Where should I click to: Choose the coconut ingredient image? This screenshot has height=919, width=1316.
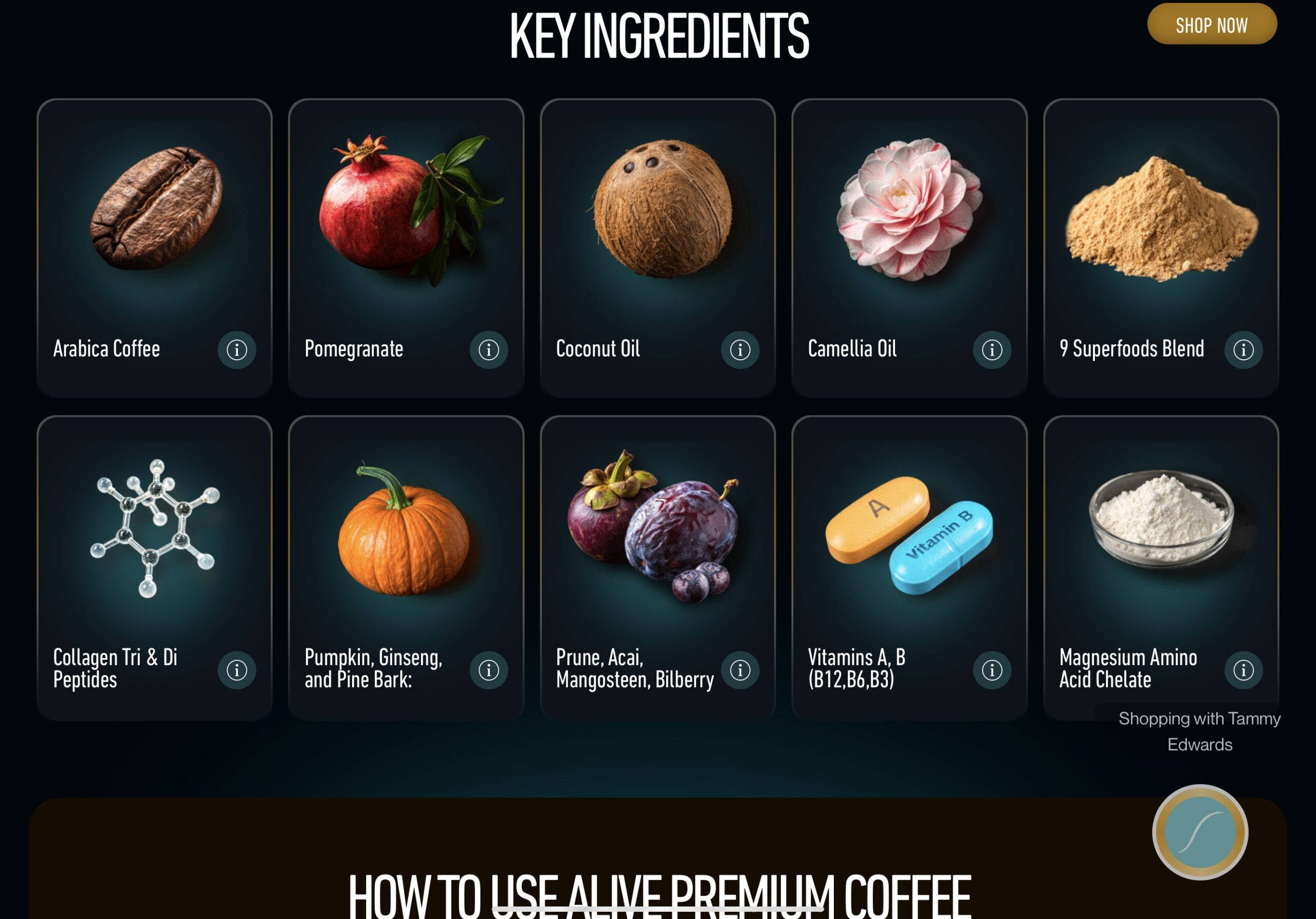(x=662, y=209)
